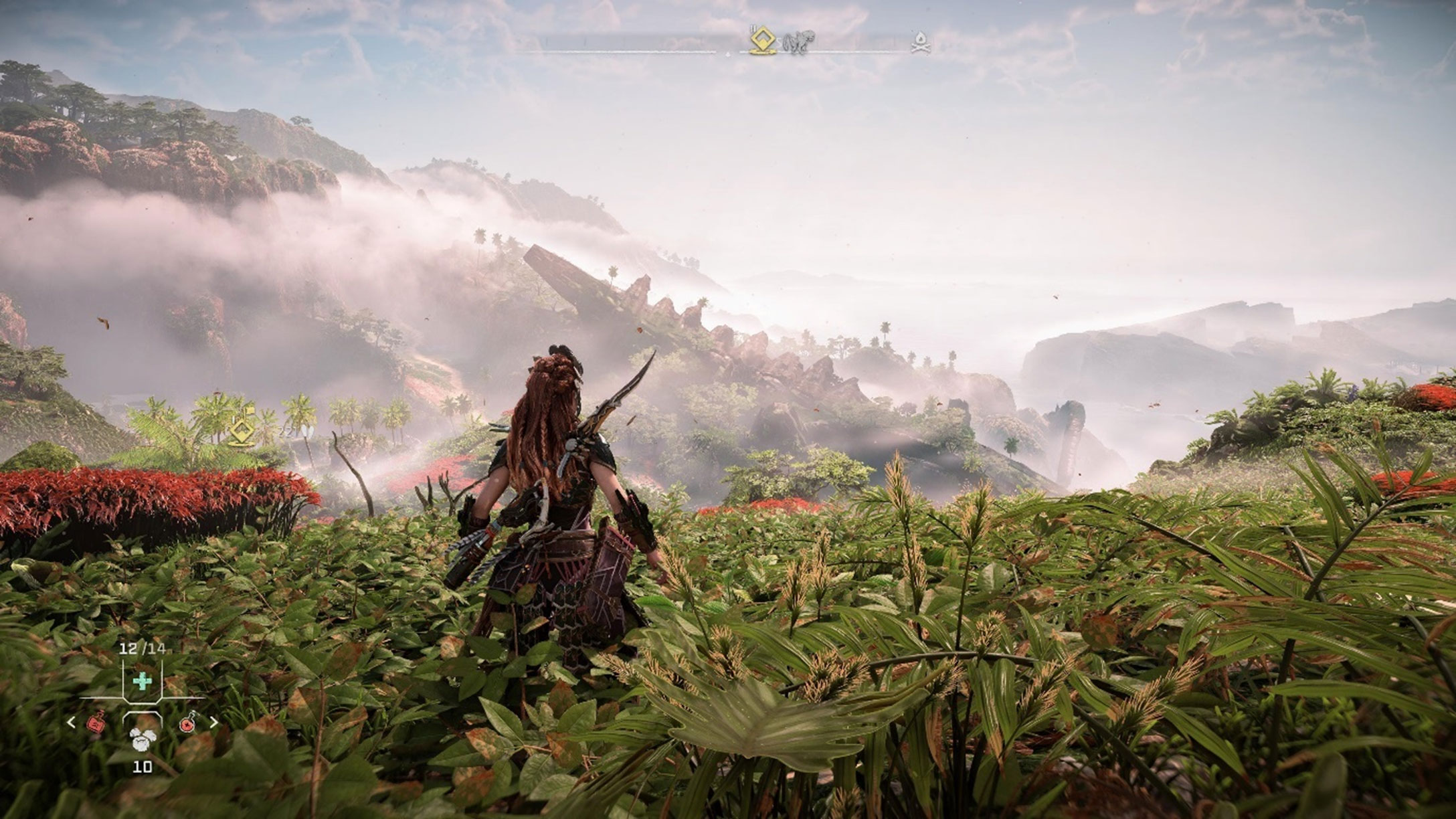The image size is (1456, 819).
Task: Click the 12/14 health counter label
Action: [x=143, y=648]
